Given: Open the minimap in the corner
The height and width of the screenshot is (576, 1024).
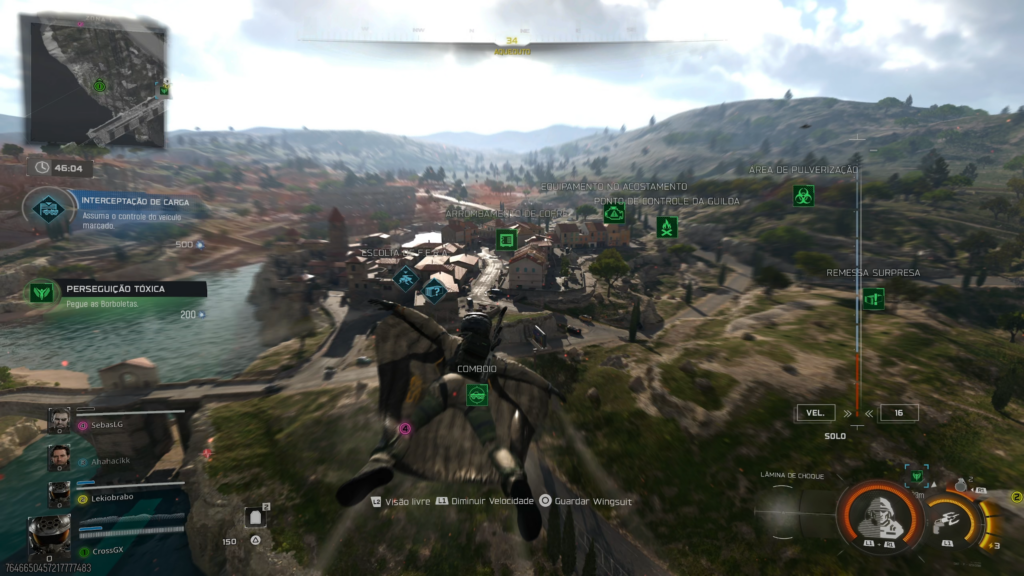Looking at the screenshot, I should 95,82.
